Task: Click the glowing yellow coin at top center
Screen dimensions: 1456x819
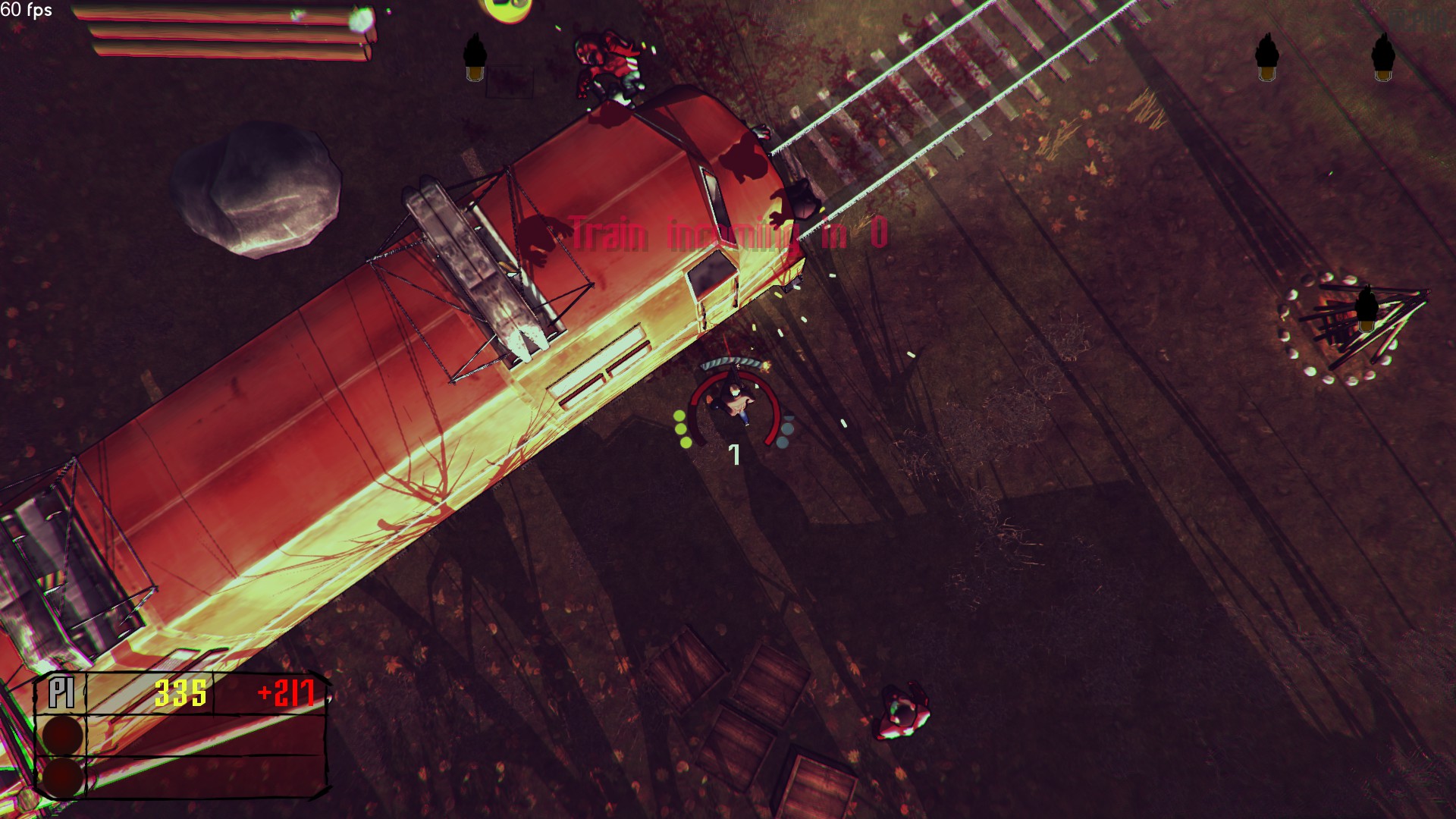Action: [x=507, y=9]
